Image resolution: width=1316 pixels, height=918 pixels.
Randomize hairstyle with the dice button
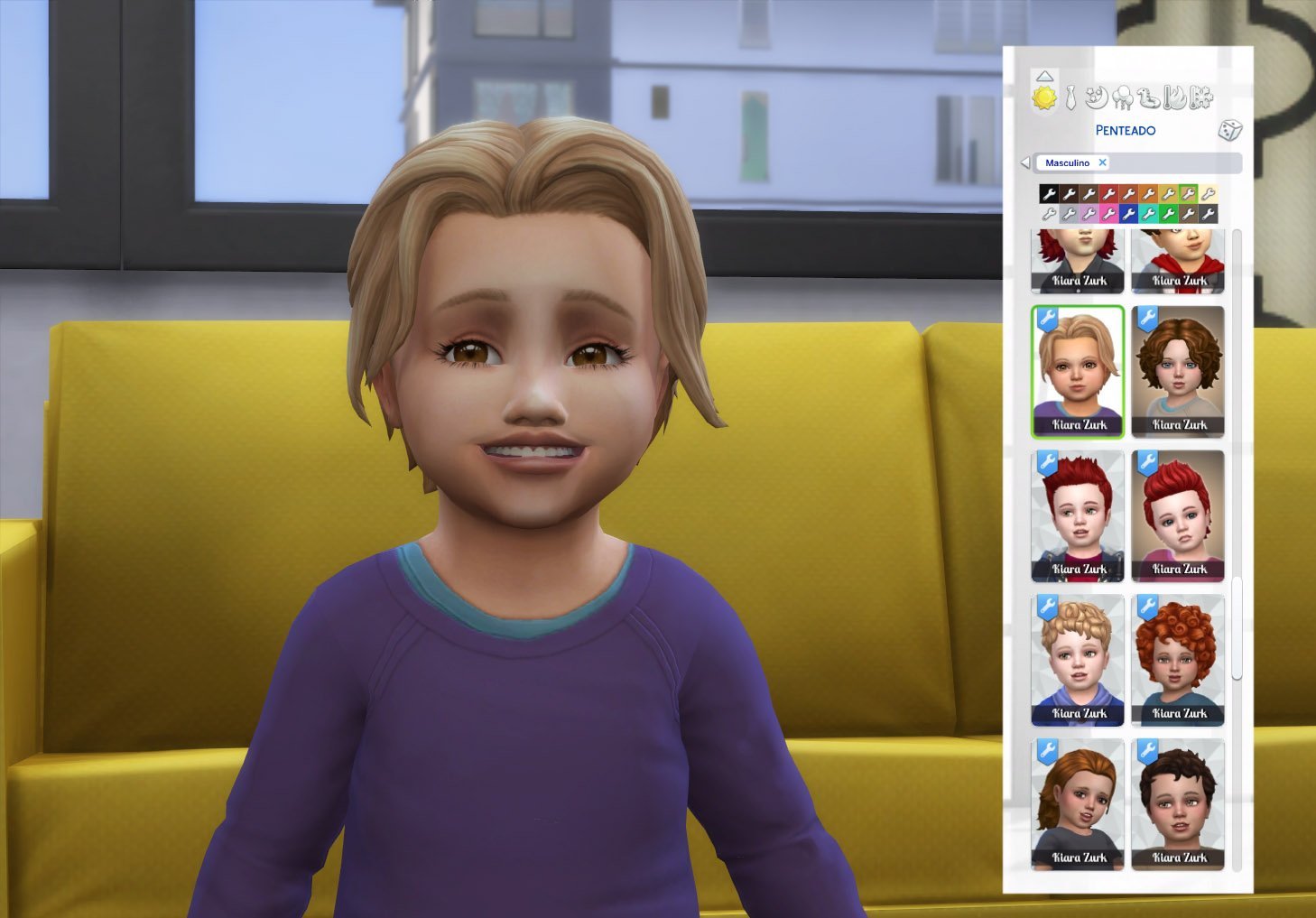[1229, 130]
